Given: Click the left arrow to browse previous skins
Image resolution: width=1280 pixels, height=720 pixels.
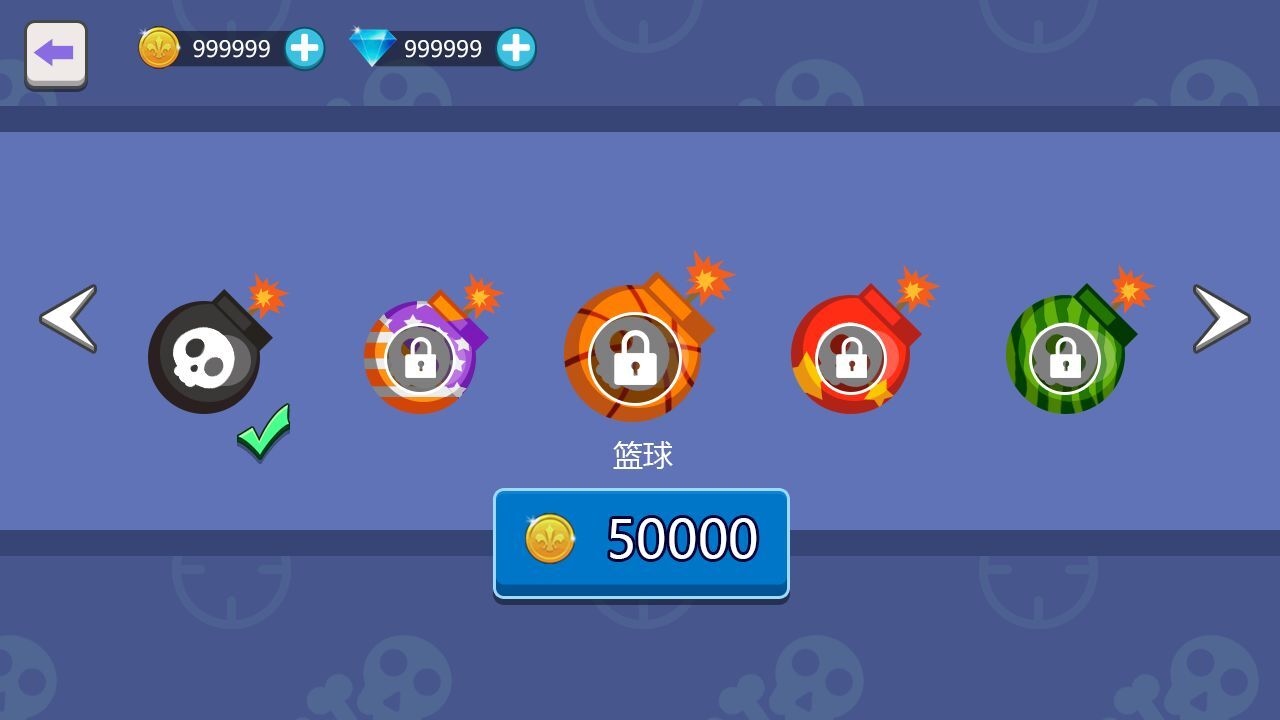Looking at the screenshot, I should (66, 320).
